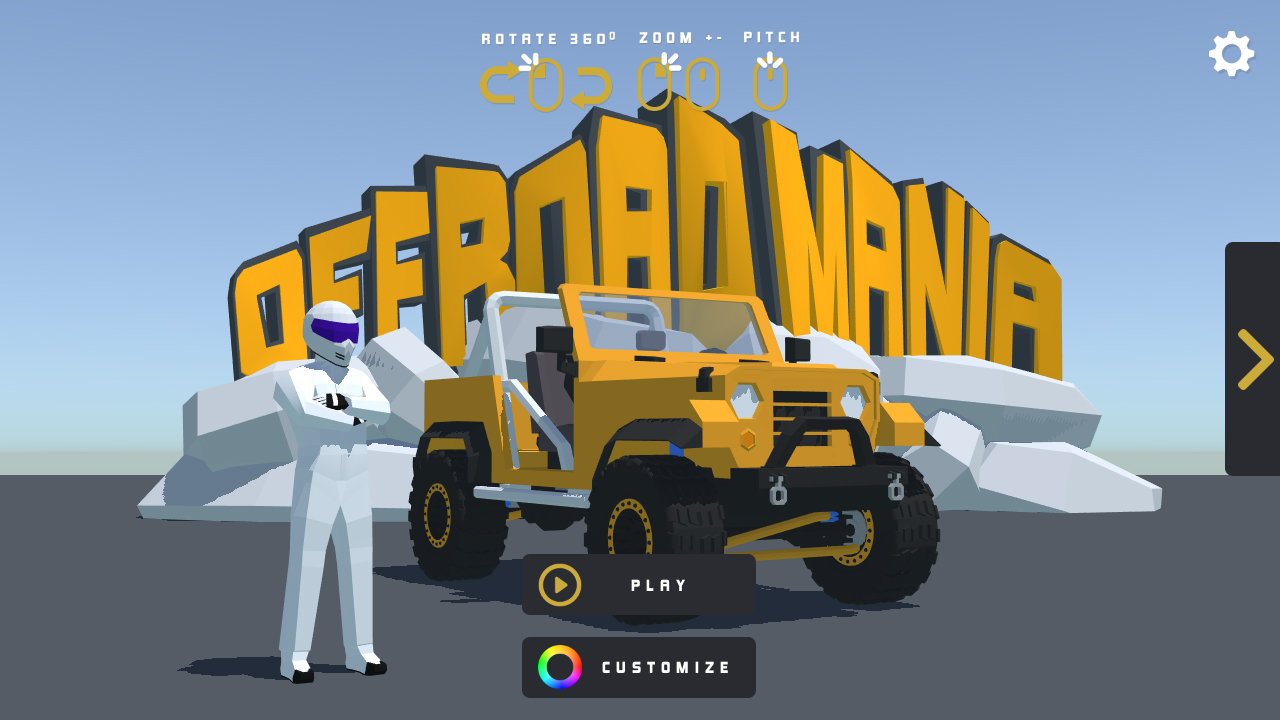Image resolution: width=1280 pixels, height=720 pixels.
Task: Click the Rotate 360 mouse icon
Action: 547,85
